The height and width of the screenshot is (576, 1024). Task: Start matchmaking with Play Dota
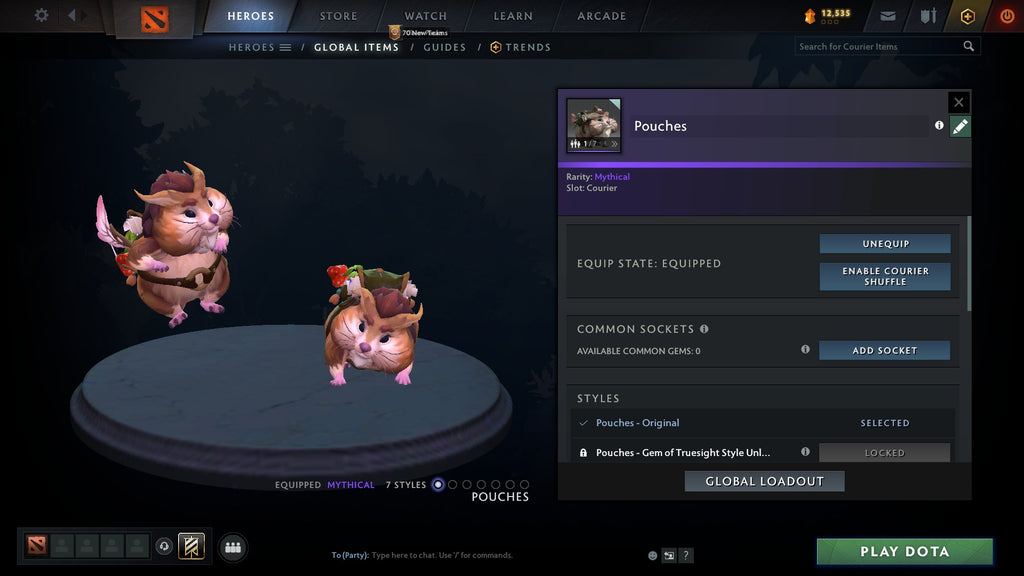coord(904,551)
